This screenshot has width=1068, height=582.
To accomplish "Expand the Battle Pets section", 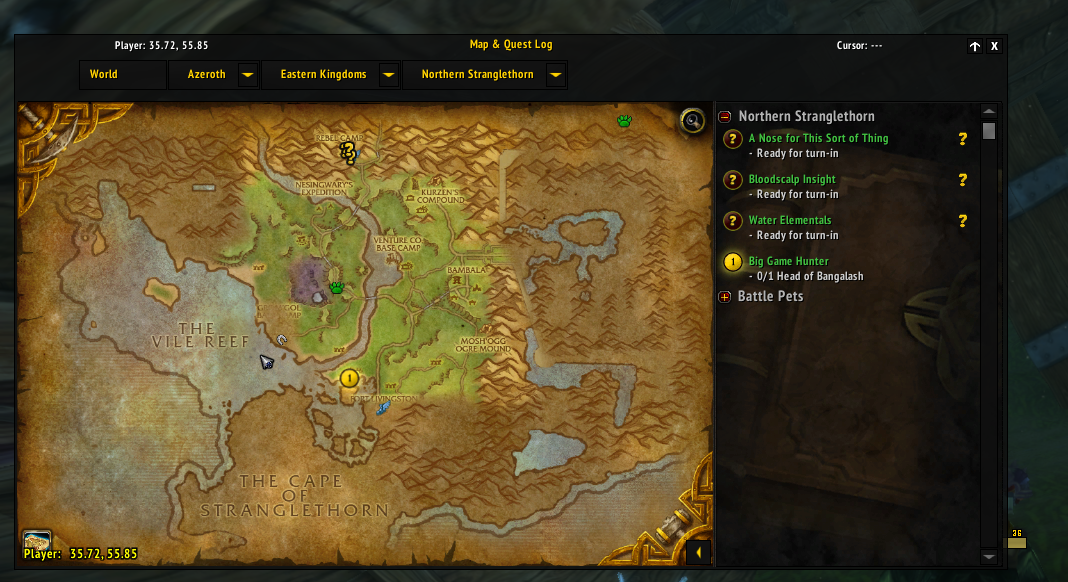I will tap(725, 297).
